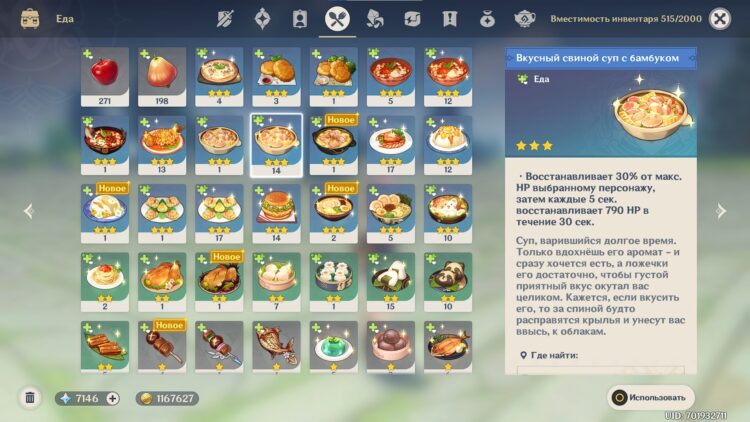The height and width of the screenshot is (422, 750).
Task: Select the highlighted bamboo pork soup slot
Action: [276, 144]
